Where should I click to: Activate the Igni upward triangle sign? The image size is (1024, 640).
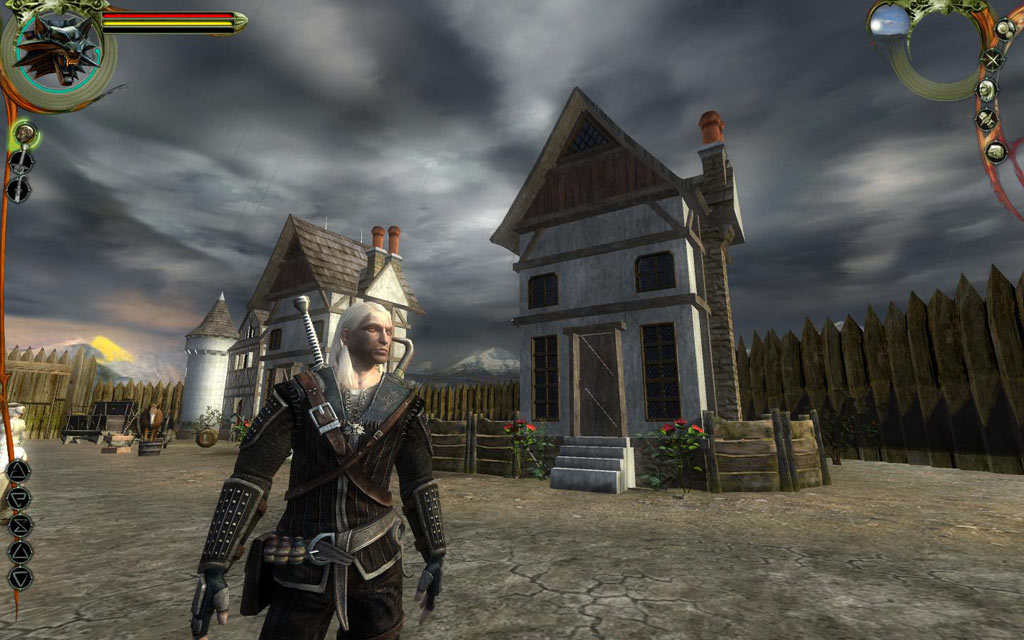pos(20,551)
